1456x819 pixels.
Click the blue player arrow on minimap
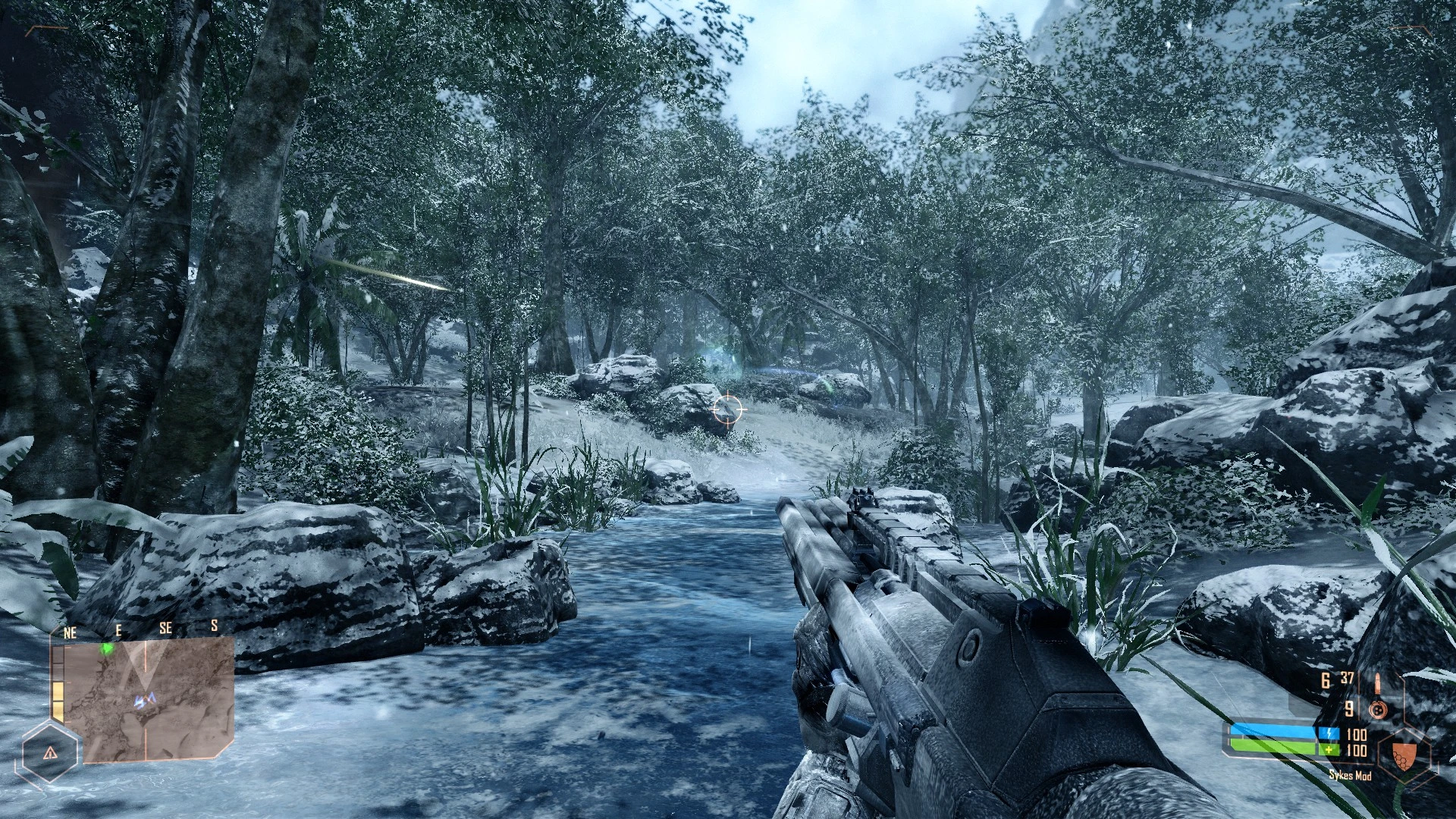(x=146, y=700)
